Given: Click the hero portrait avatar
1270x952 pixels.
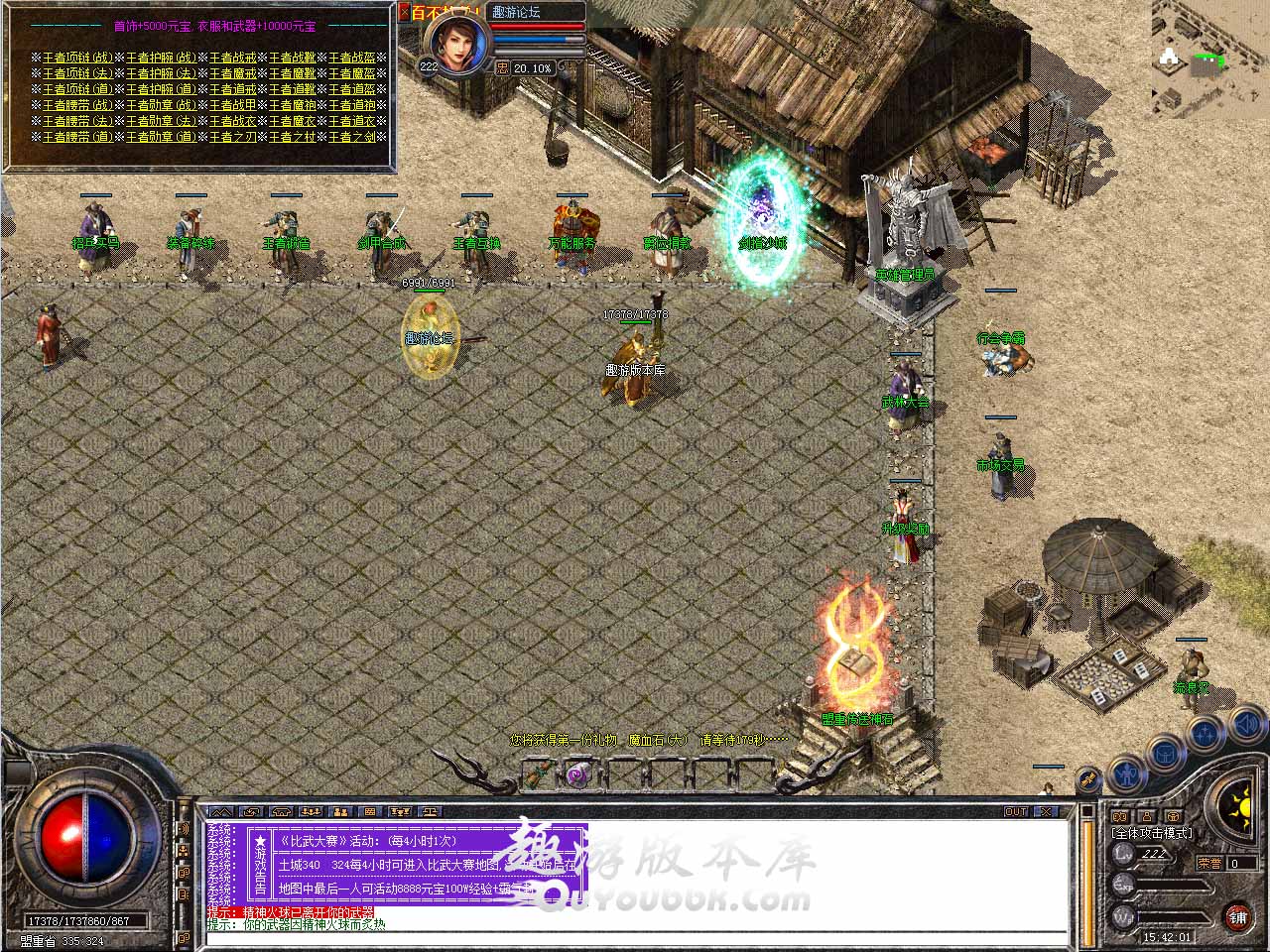Looking at the screenshot, I should coord(457,43).
